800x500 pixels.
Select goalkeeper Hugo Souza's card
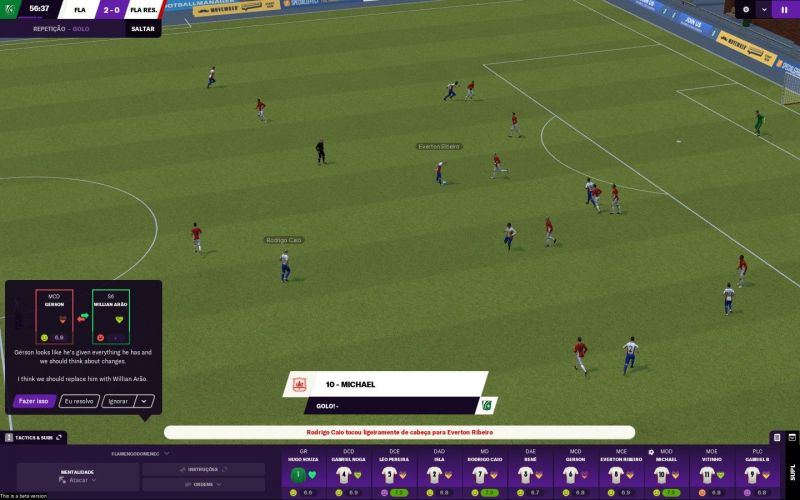click(x=303, y=472)
